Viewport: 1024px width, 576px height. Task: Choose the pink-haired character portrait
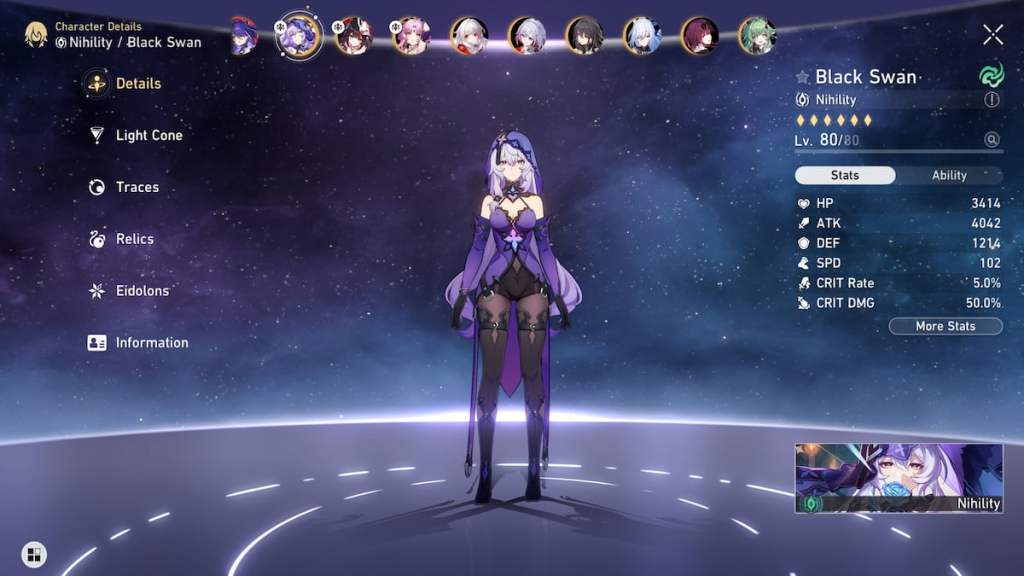(410, 36)
